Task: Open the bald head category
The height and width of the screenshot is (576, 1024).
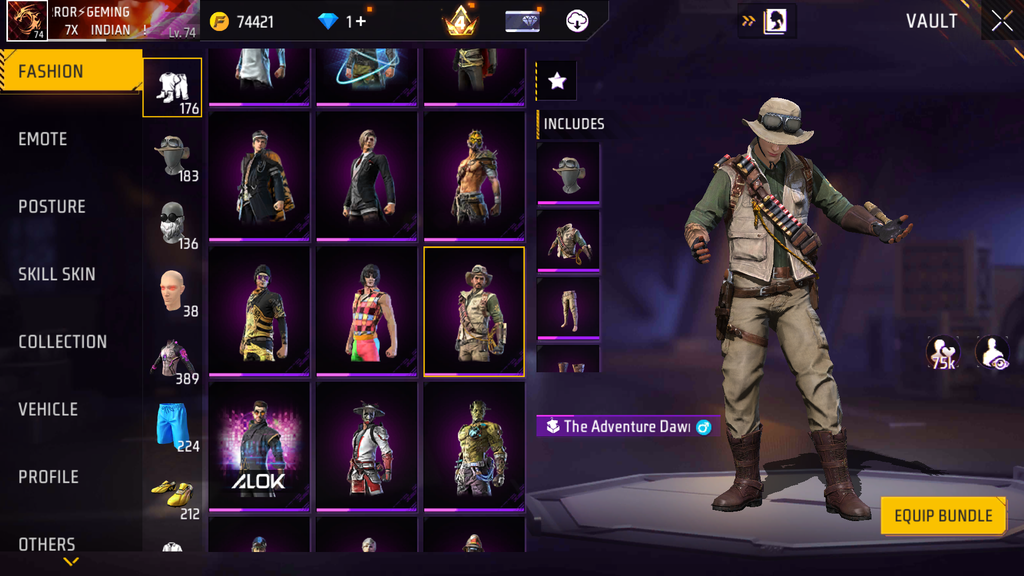Action: [173, 290]
